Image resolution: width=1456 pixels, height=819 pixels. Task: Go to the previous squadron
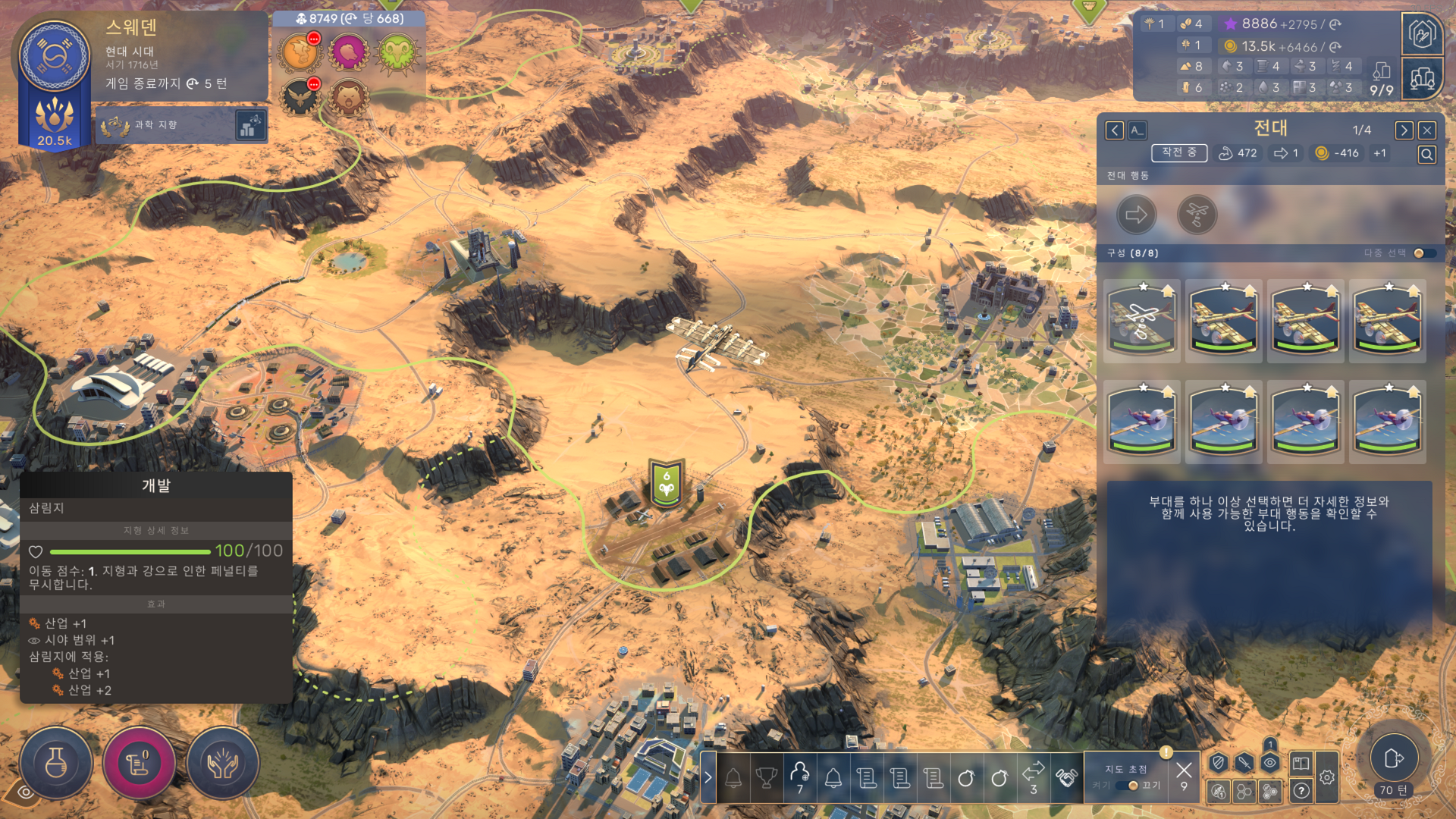pos(1114,130)
